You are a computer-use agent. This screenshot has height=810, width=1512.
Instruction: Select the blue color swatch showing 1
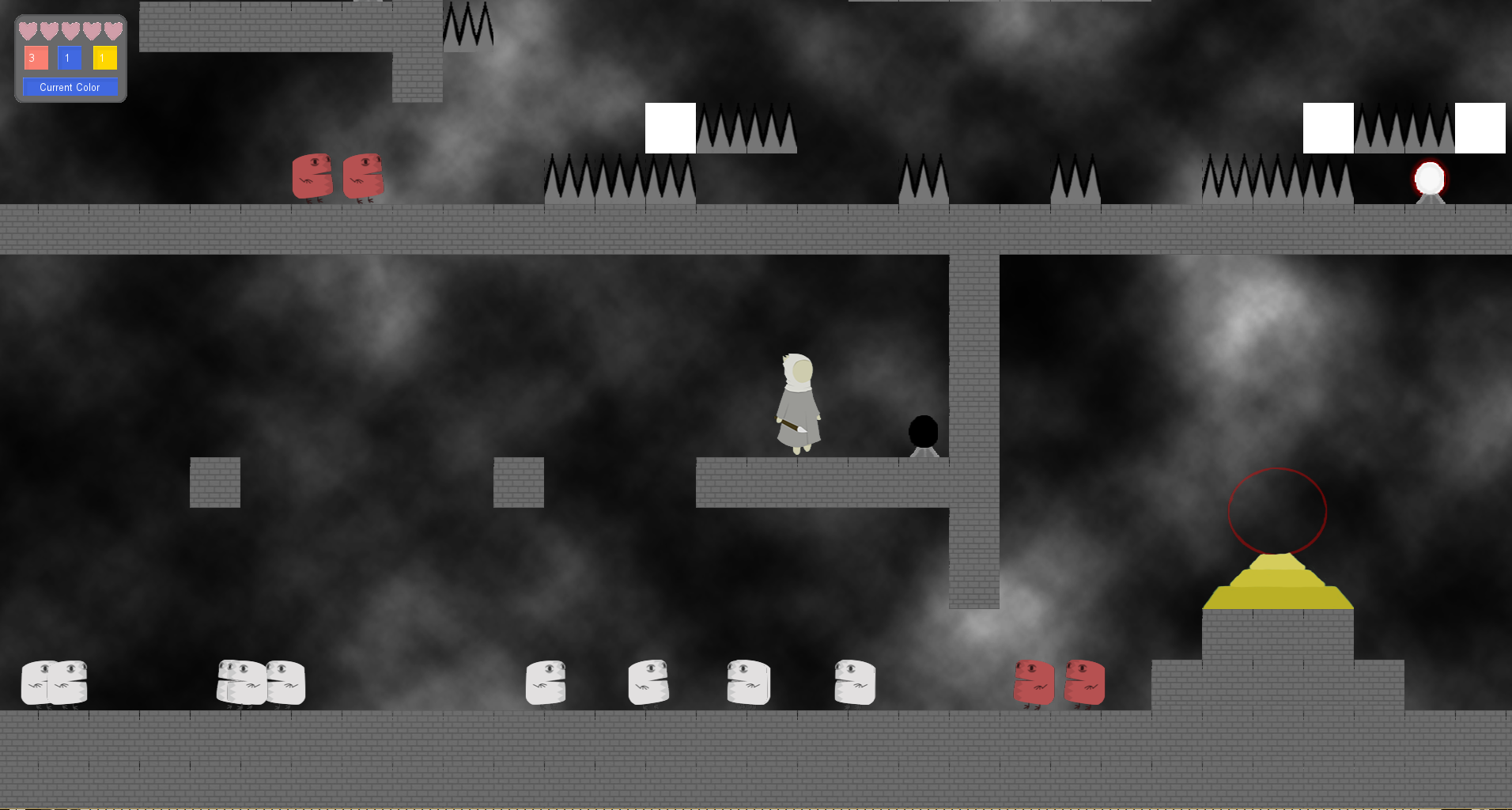point(68,58)
